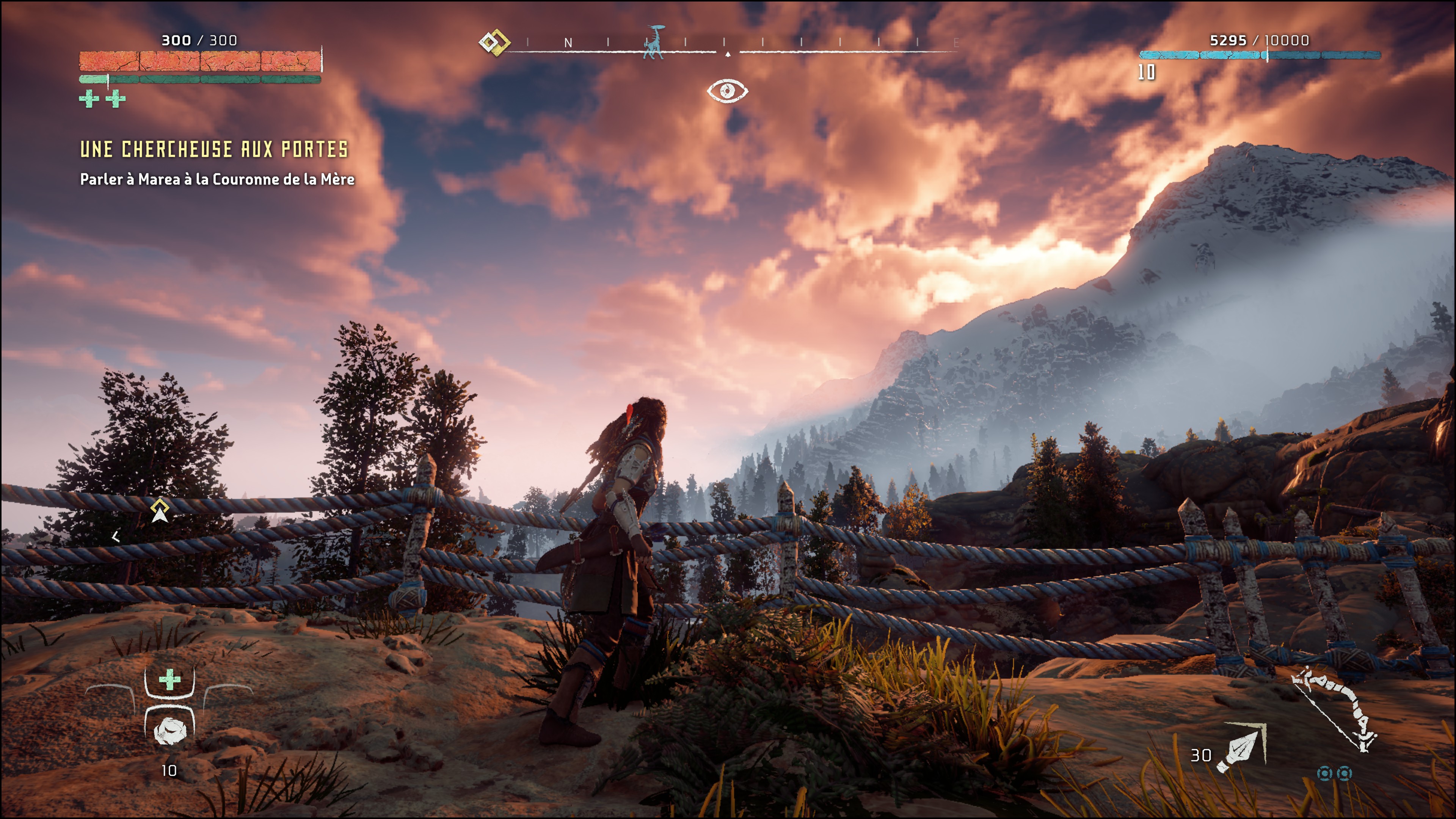Screen dimensions: 1456x819
Task: Click the yellow waypoint arrow marker
Action: click(x=160, y=511)
